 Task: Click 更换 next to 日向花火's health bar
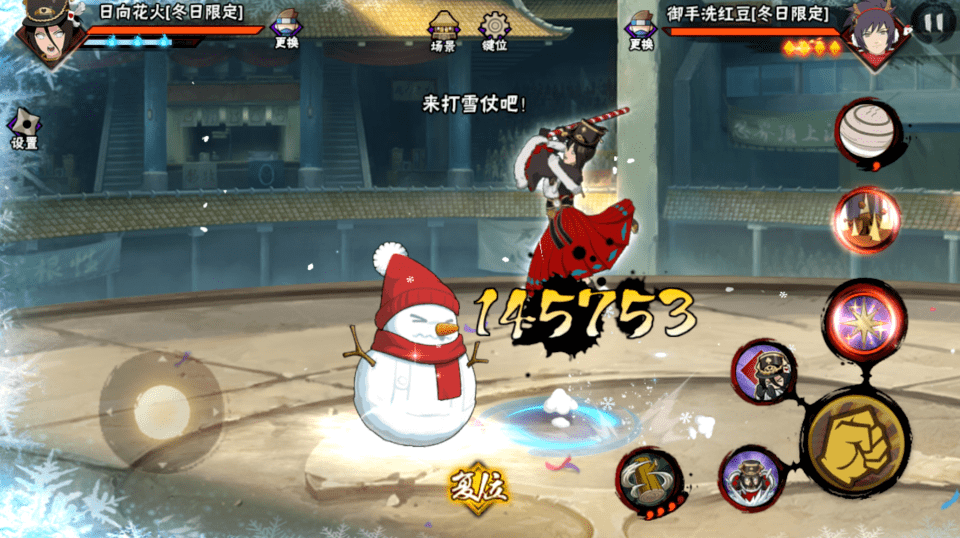(287, 30)
